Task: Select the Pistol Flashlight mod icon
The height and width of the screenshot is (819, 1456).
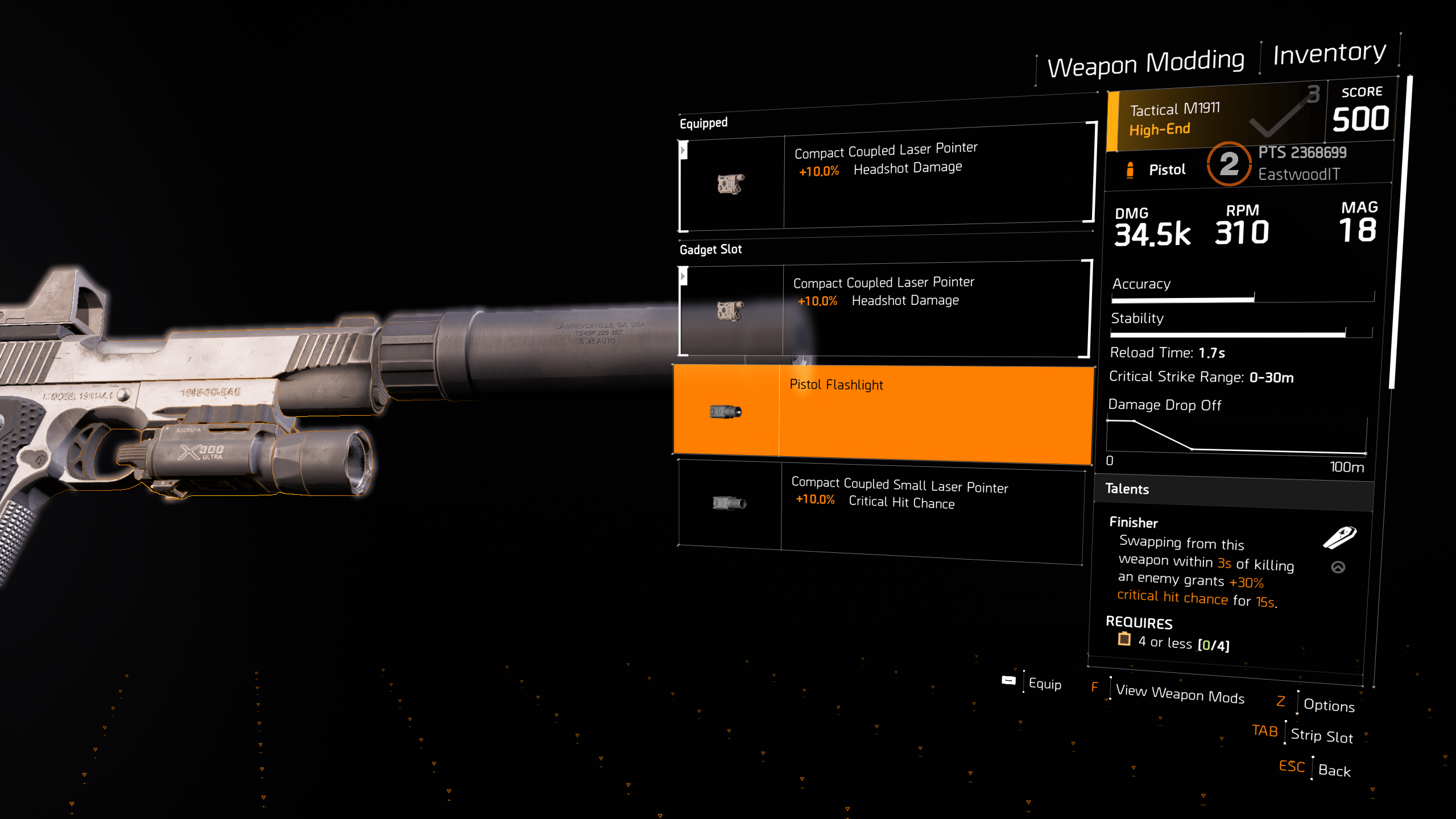Action: 726,411
